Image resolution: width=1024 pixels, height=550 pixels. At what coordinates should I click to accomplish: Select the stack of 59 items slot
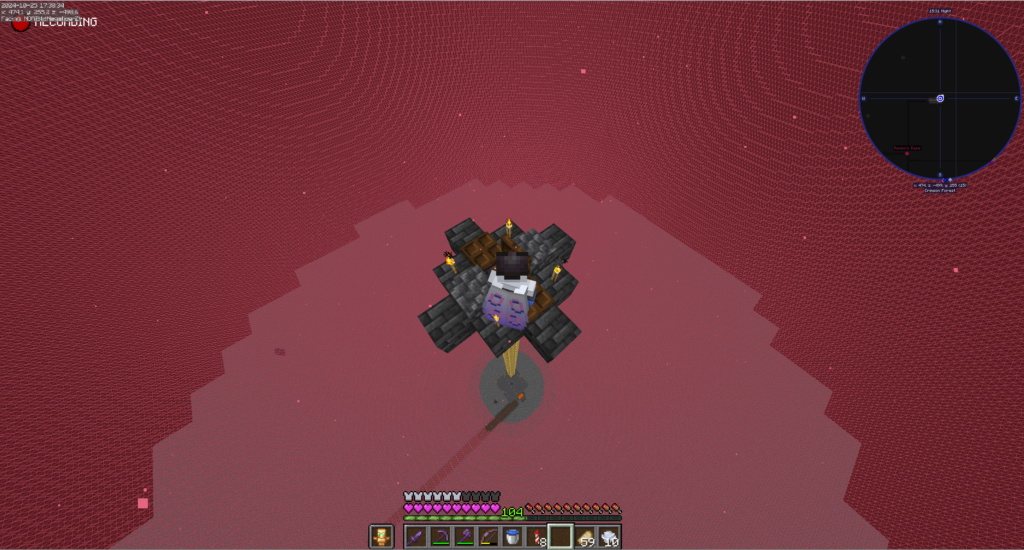click(x=585, y=537)
